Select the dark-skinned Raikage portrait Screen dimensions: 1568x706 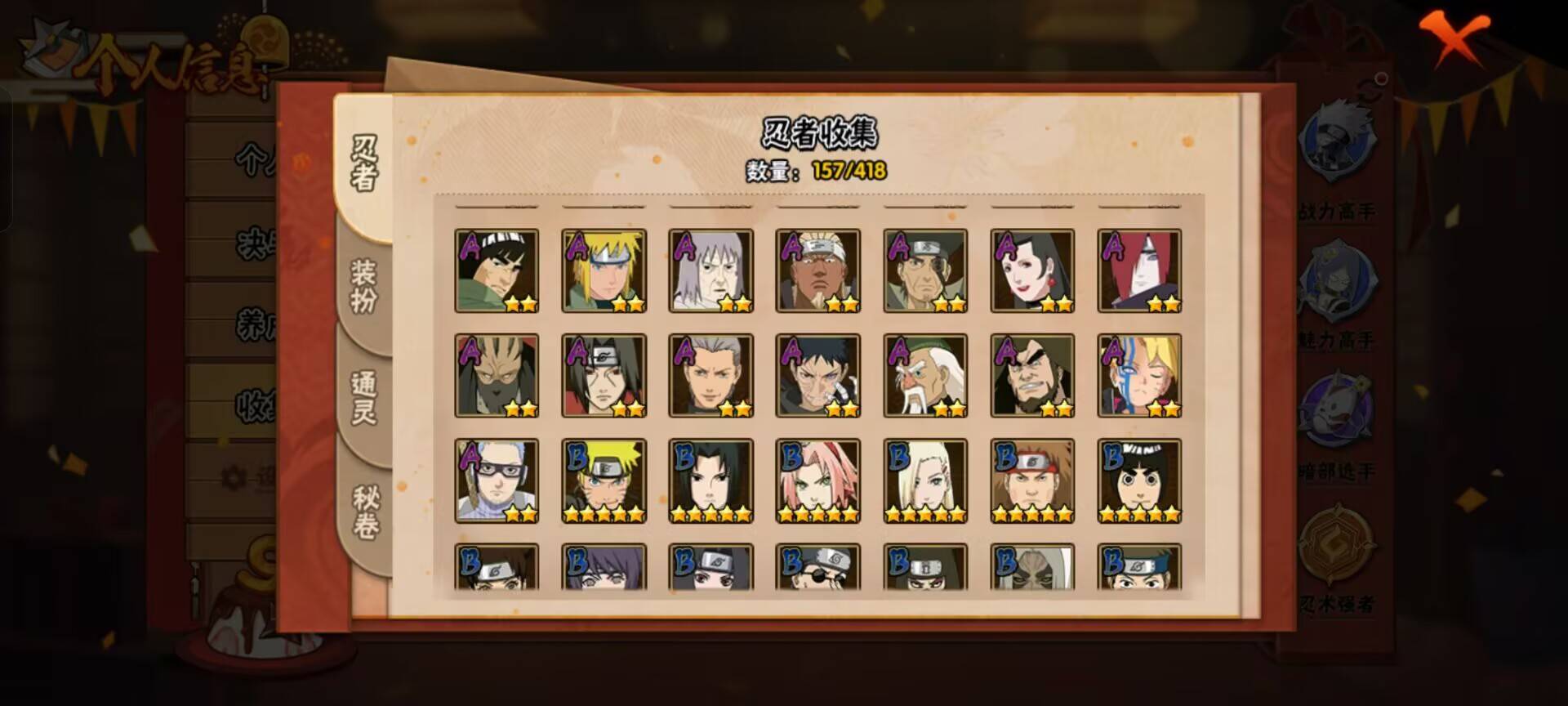[x=818, y=270]
